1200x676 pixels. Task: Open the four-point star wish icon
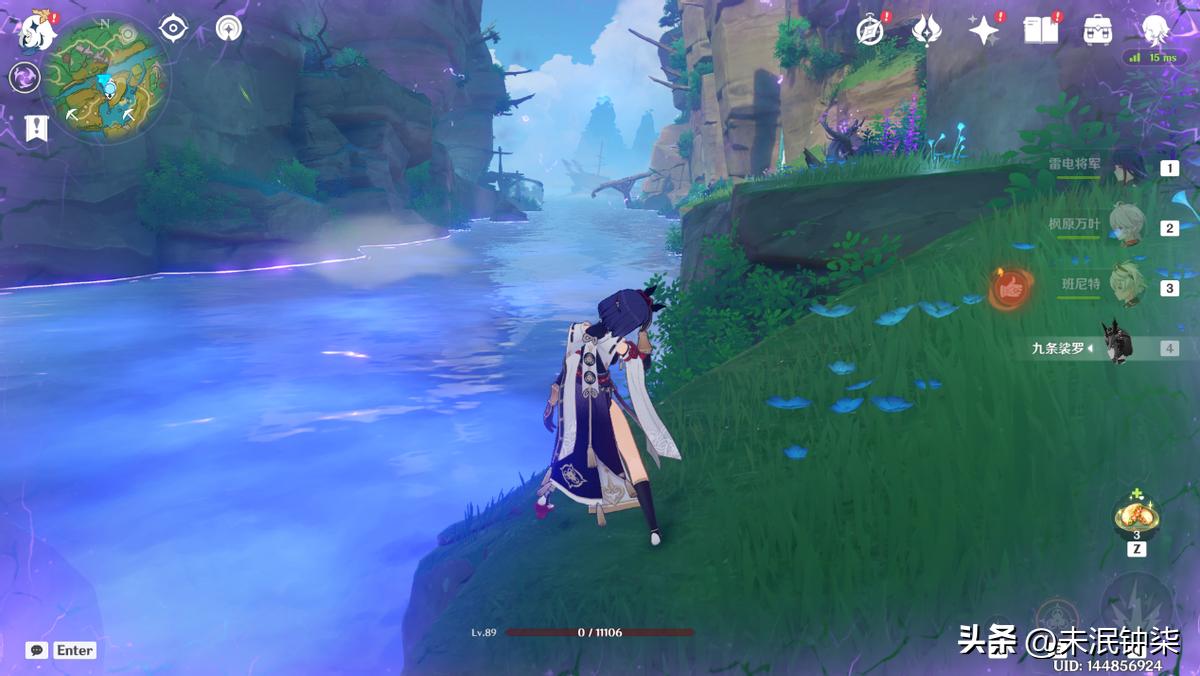984,31
